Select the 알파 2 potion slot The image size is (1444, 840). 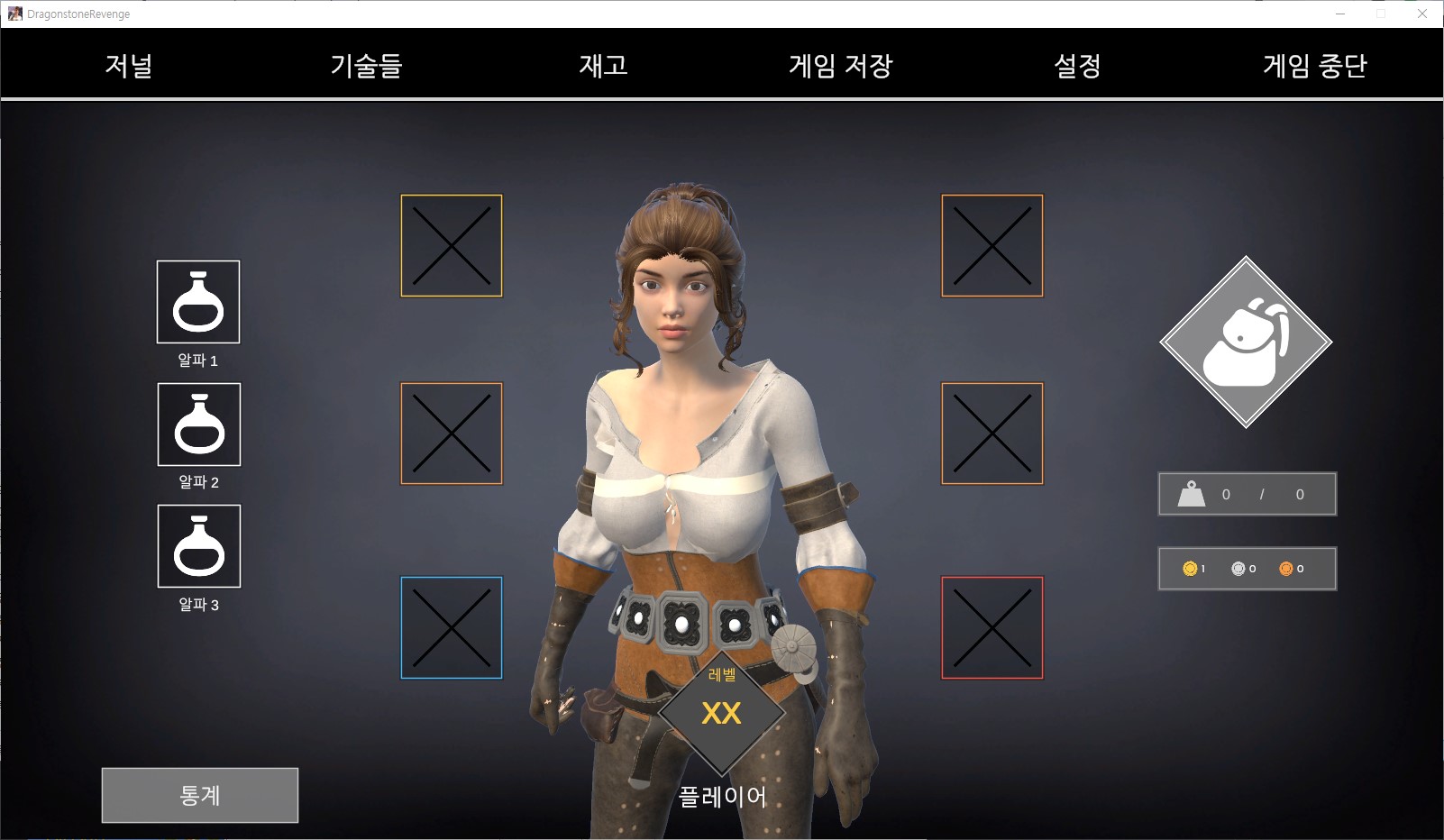pos(199,425)
